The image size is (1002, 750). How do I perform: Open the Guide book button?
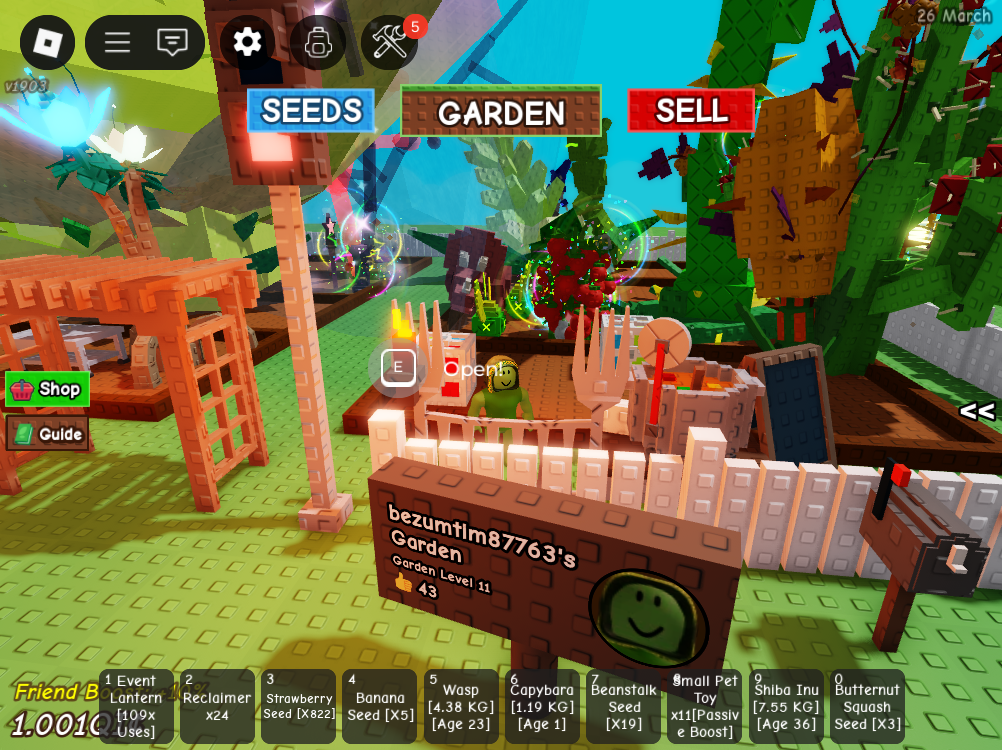click(48, 434)
